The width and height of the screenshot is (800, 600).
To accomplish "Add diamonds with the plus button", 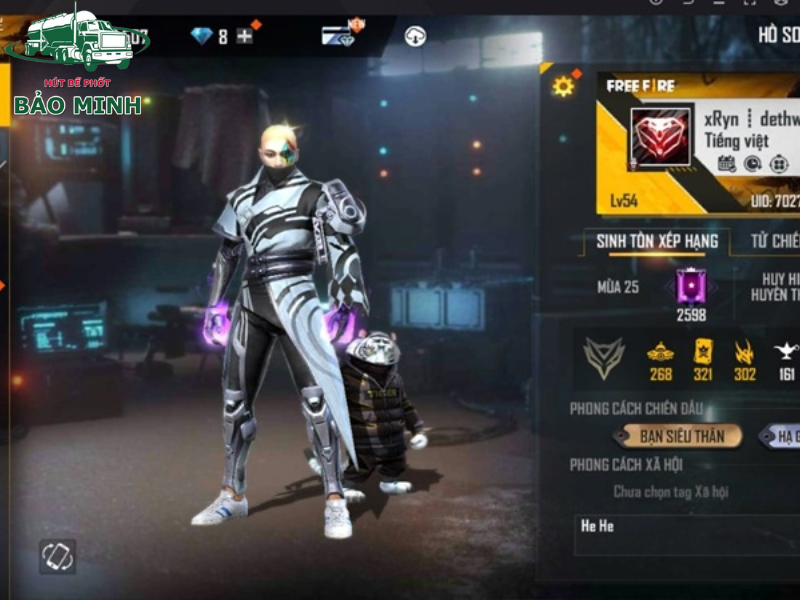I will 244,37.
